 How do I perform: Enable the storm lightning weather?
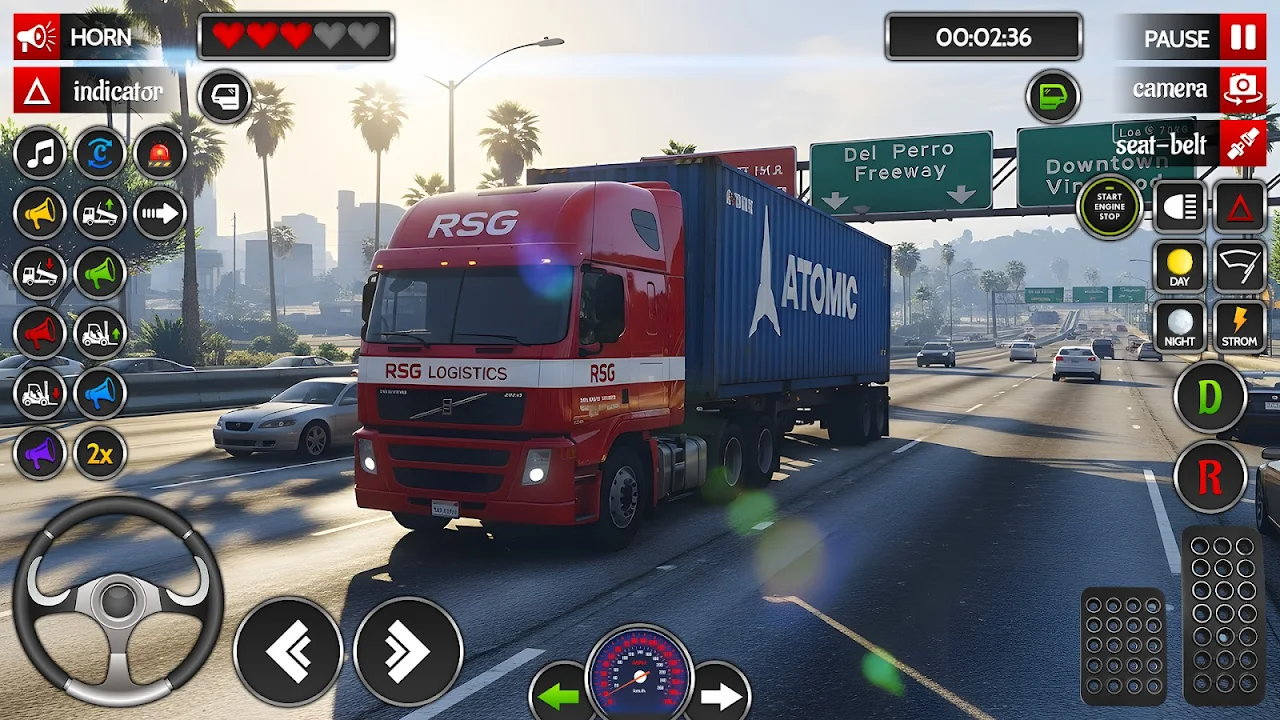pos(1240,327)
